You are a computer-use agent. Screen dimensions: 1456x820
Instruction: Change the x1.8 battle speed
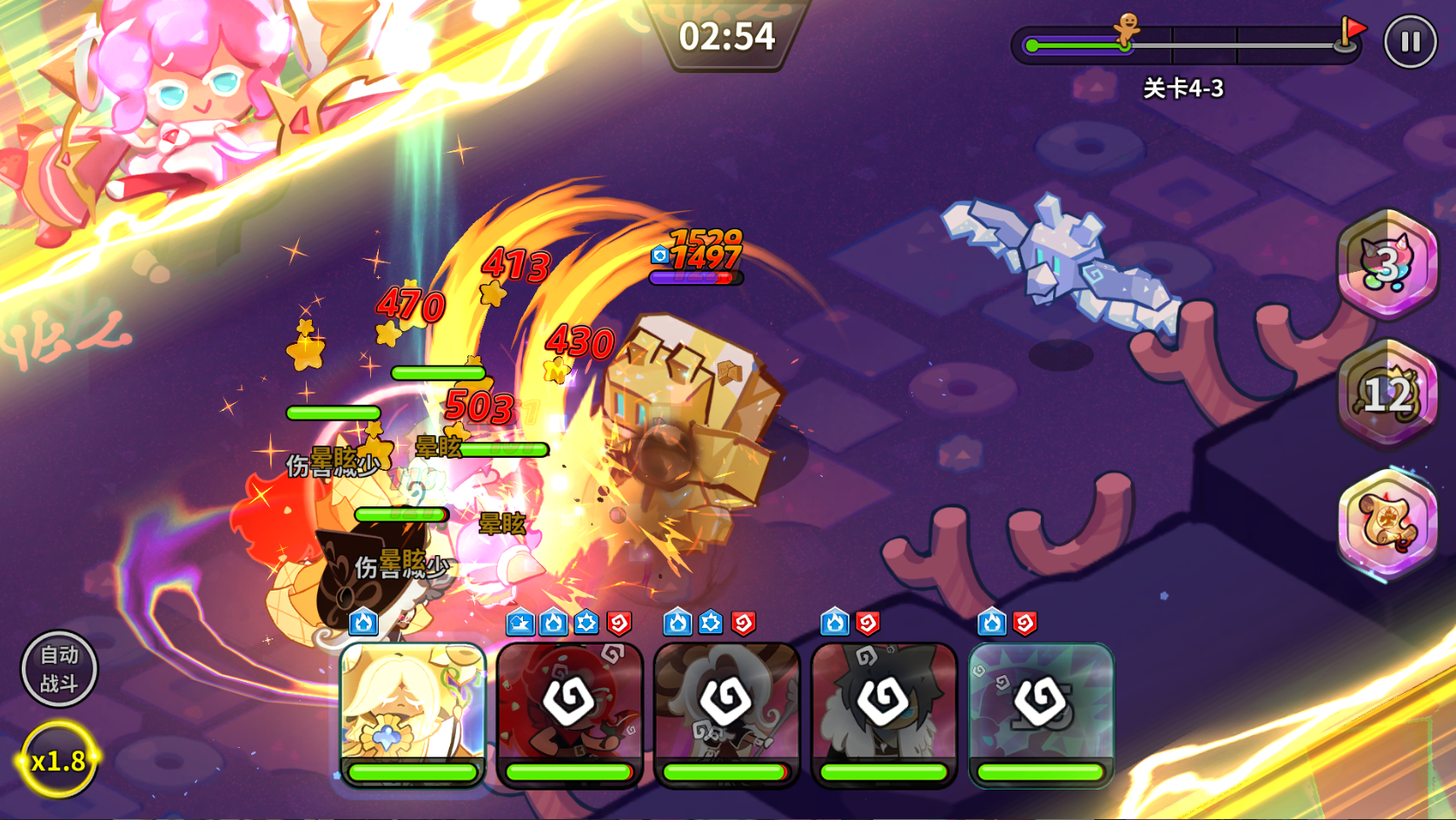point(58,761)
